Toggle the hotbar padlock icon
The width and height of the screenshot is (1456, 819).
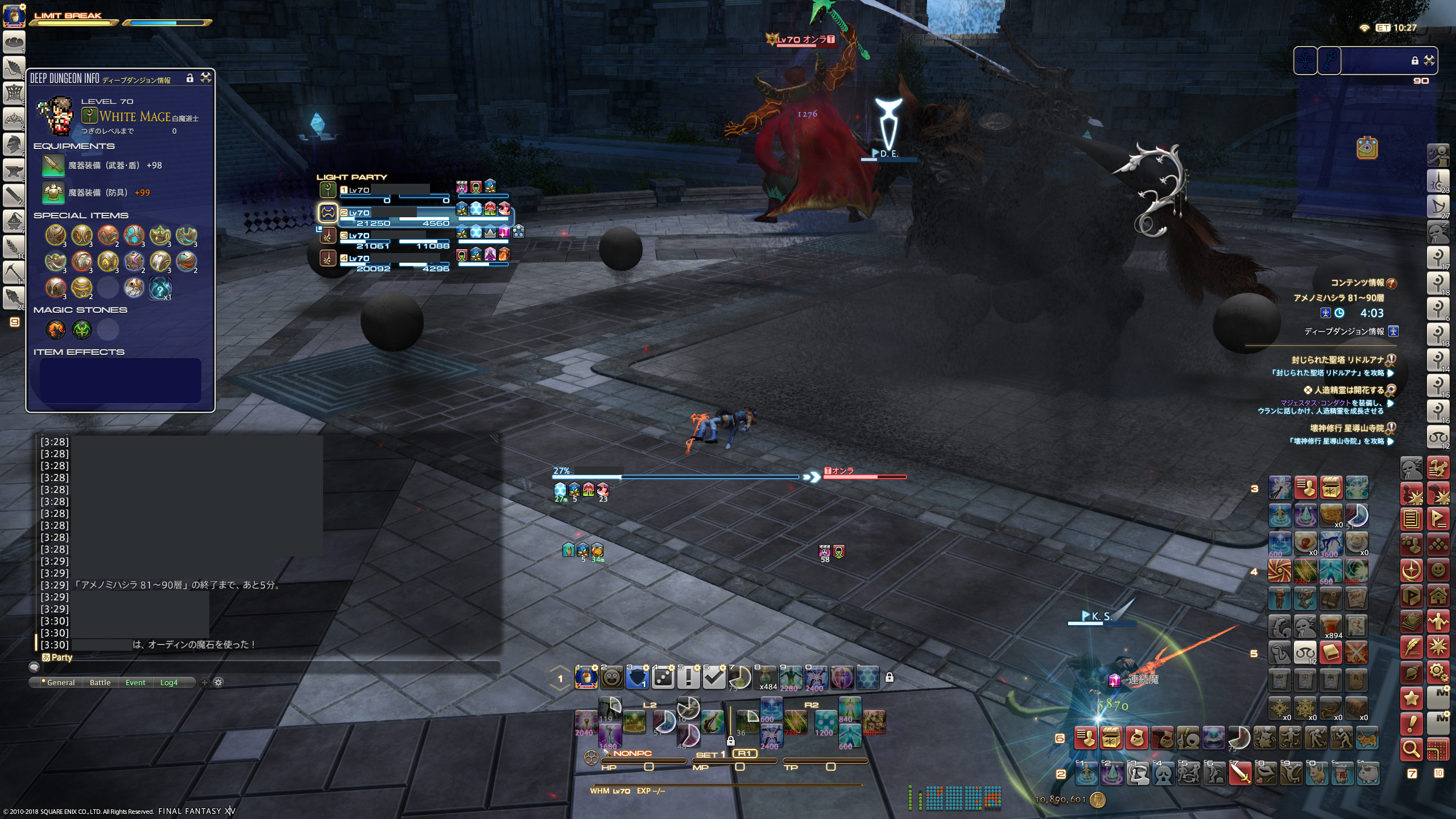pos(890,677)
